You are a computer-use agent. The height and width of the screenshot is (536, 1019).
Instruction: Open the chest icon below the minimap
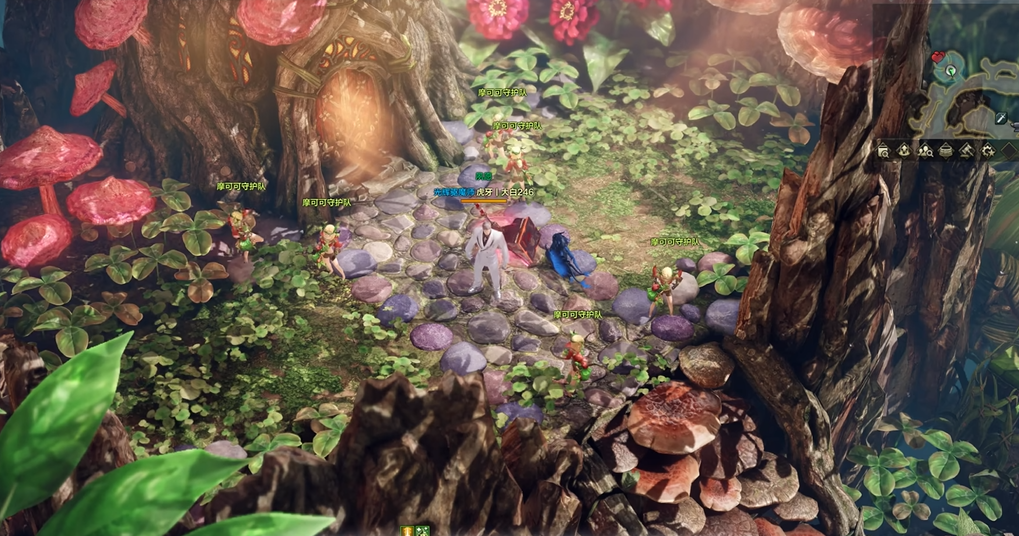point(946,151)
